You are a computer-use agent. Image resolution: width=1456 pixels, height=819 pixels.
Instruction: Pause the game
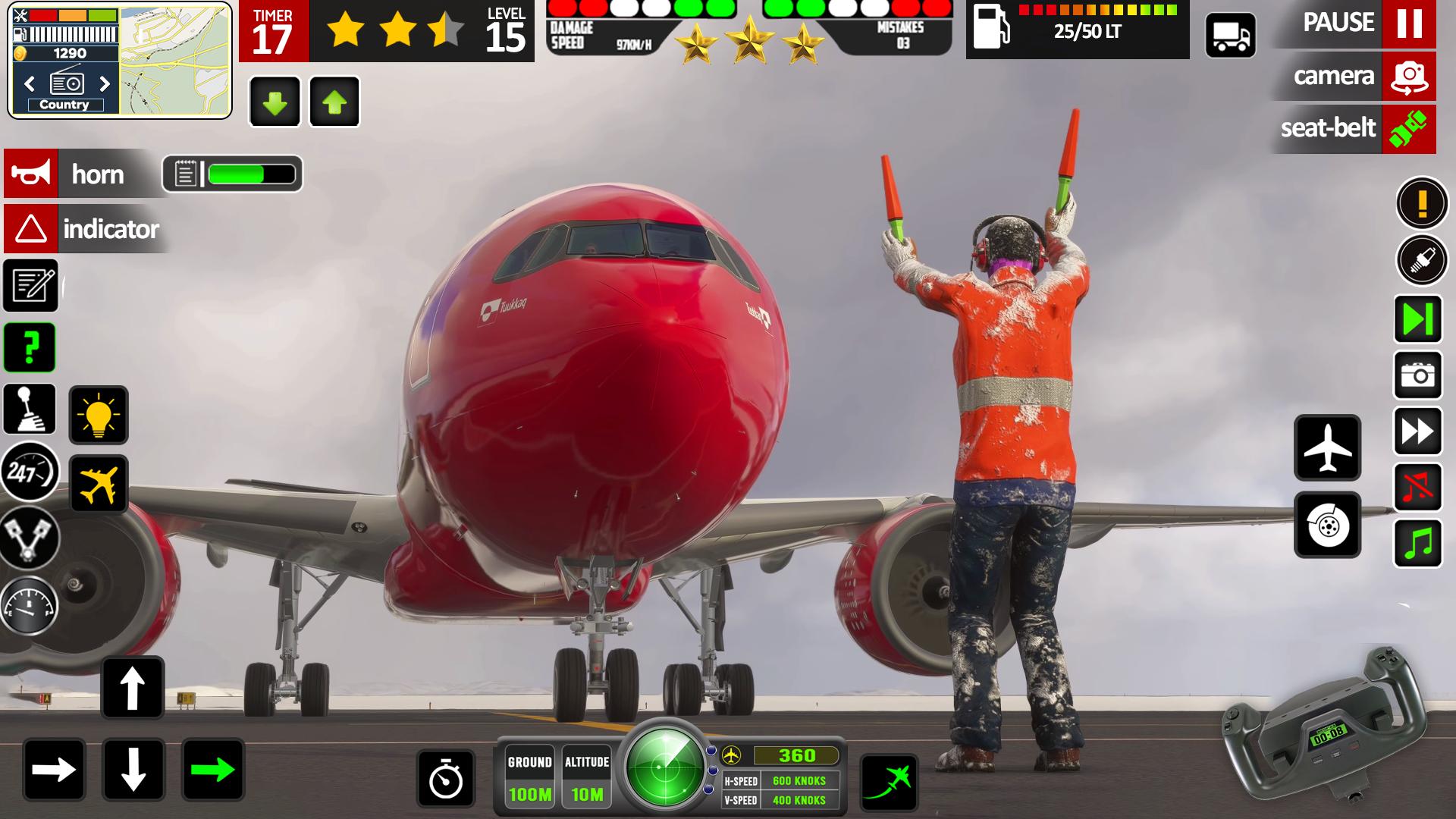(1408, 24)
